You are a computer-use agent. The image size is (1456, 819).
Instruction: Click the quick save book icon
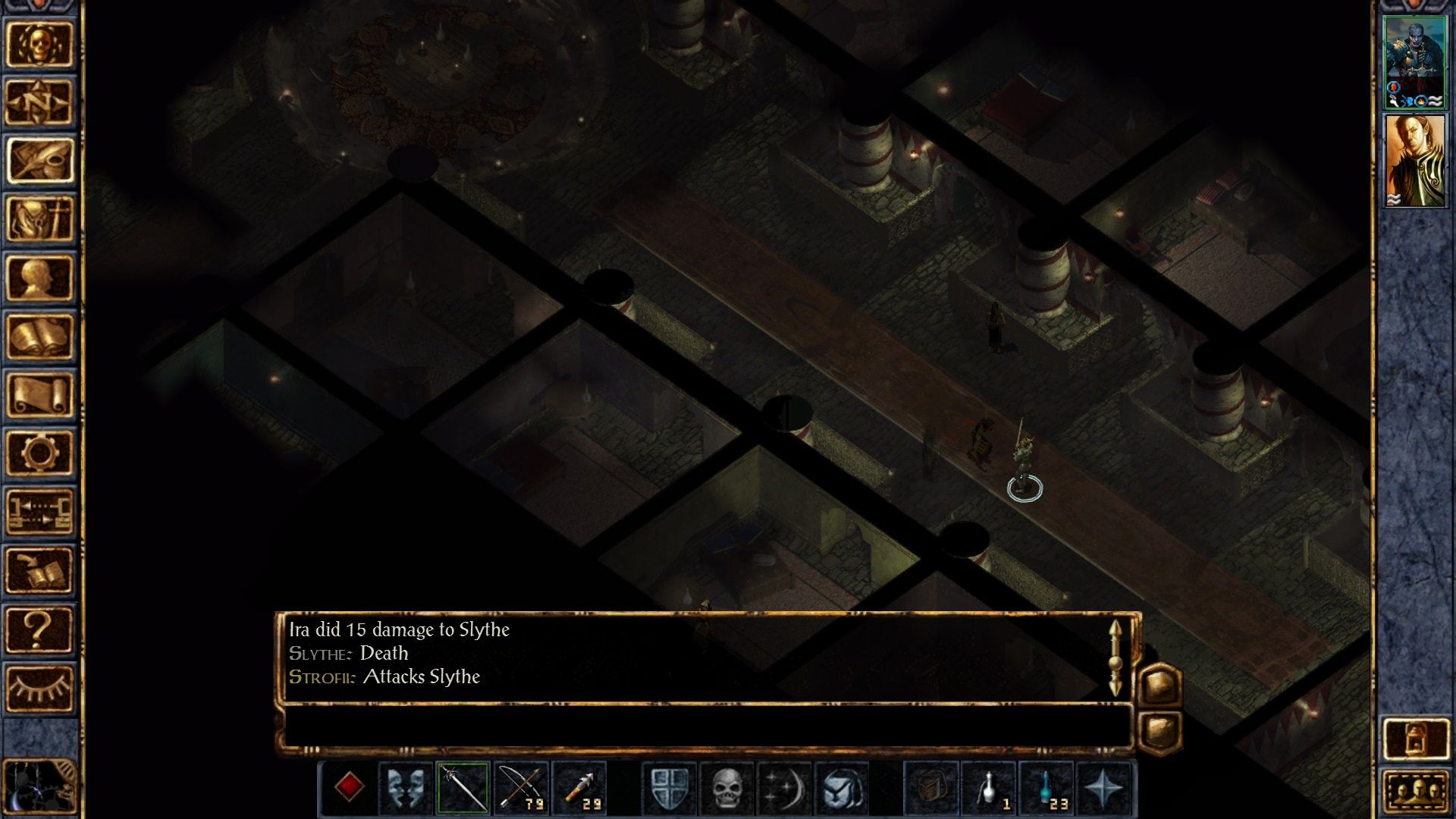click(39, 570)
